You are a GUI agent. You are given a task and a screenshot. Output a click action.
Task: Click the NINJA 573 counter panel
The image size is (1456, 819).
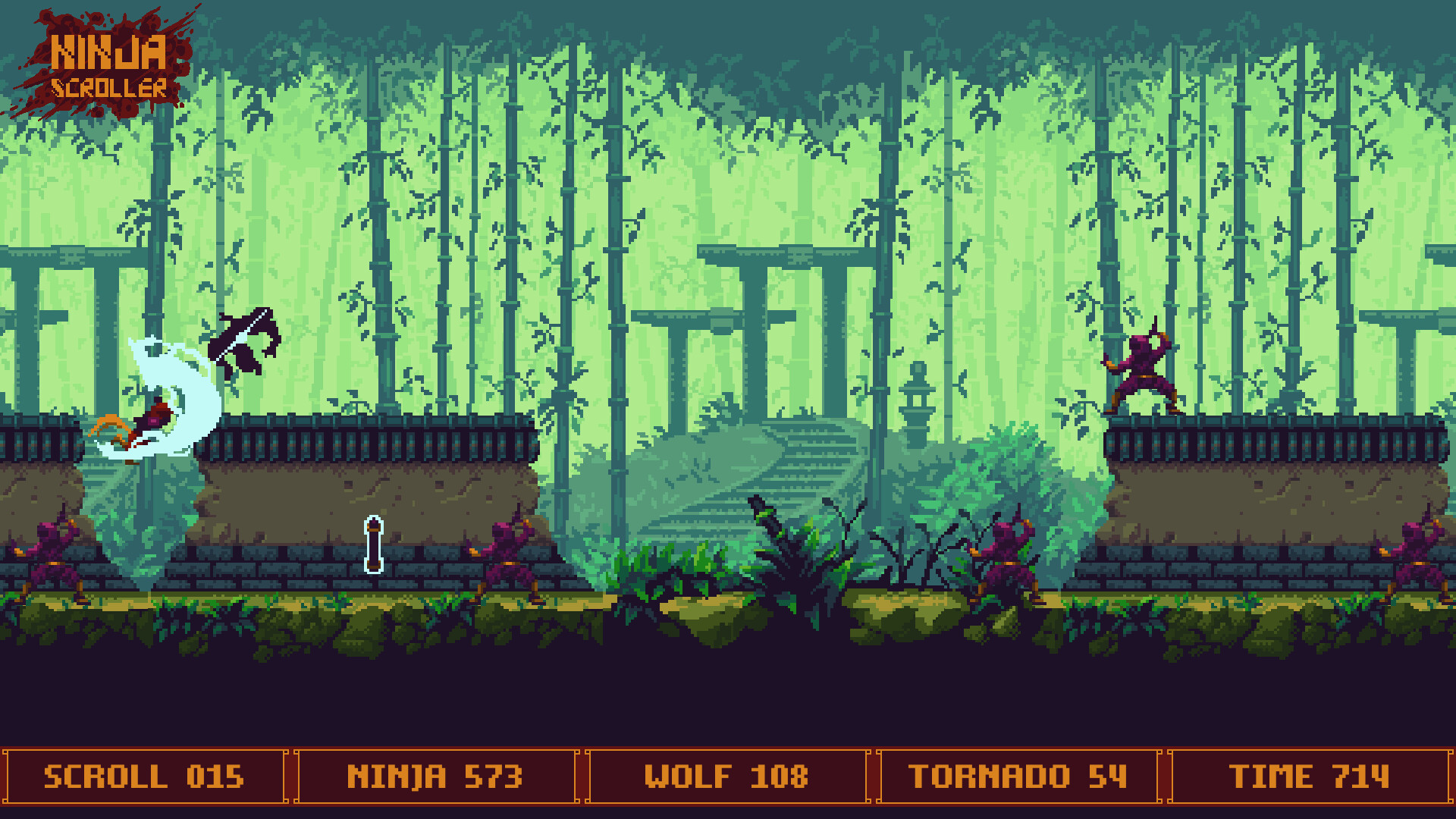(x=436, y=776)
